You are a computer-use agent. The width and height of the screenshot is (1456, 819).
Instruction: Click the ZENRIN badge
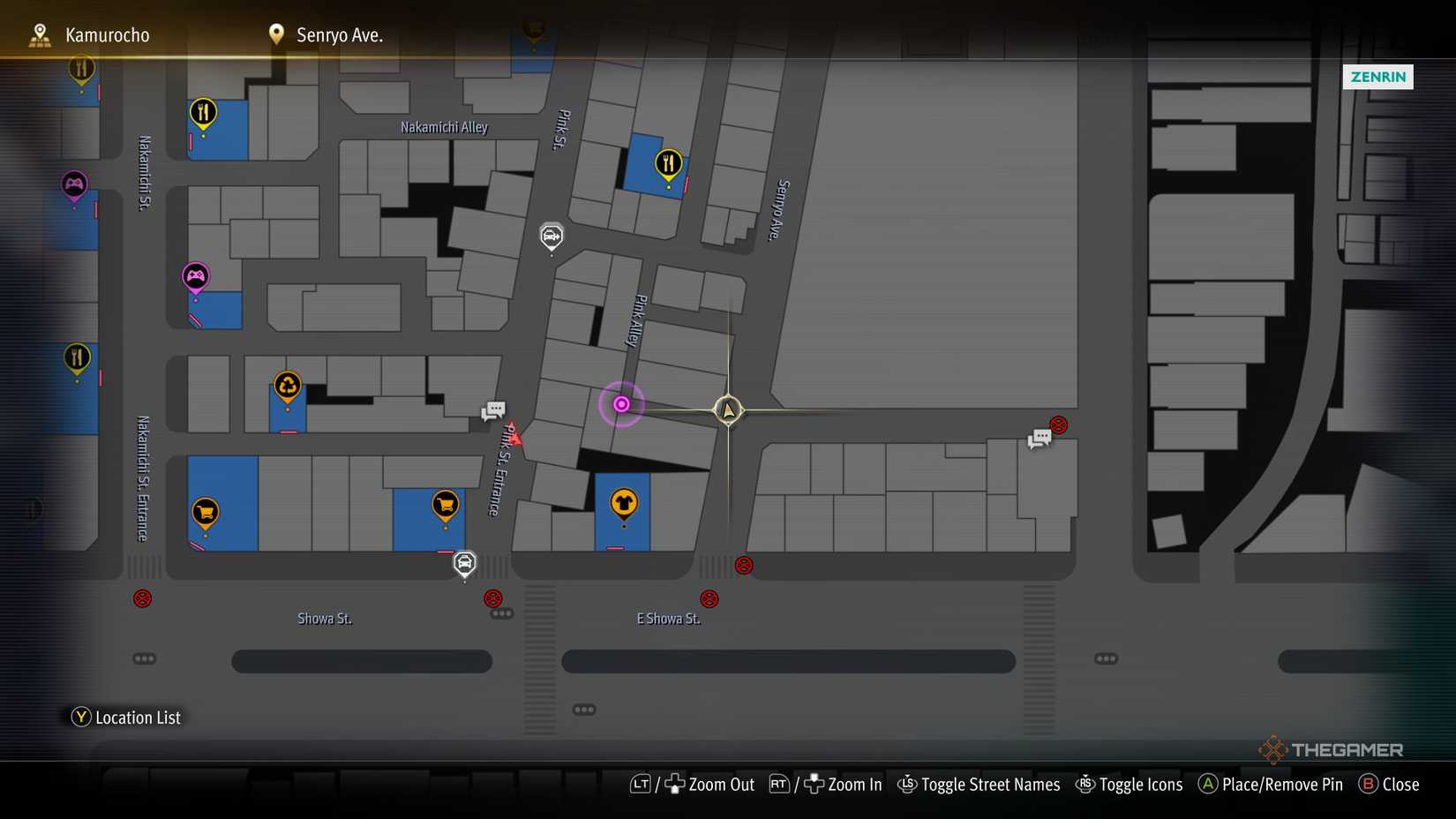[x=1377, y=77]
